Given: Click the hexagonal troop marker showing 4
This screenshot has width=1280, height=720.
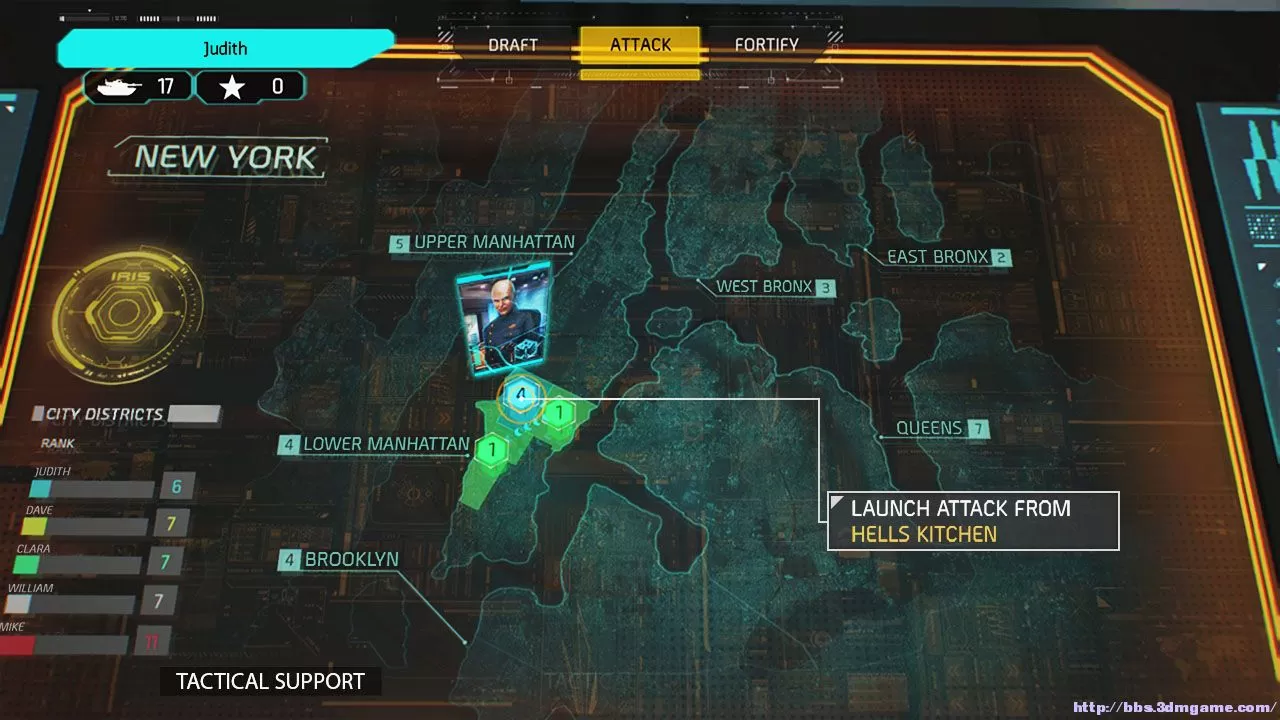Looking at the screenshot, I should tap(520, 395).
